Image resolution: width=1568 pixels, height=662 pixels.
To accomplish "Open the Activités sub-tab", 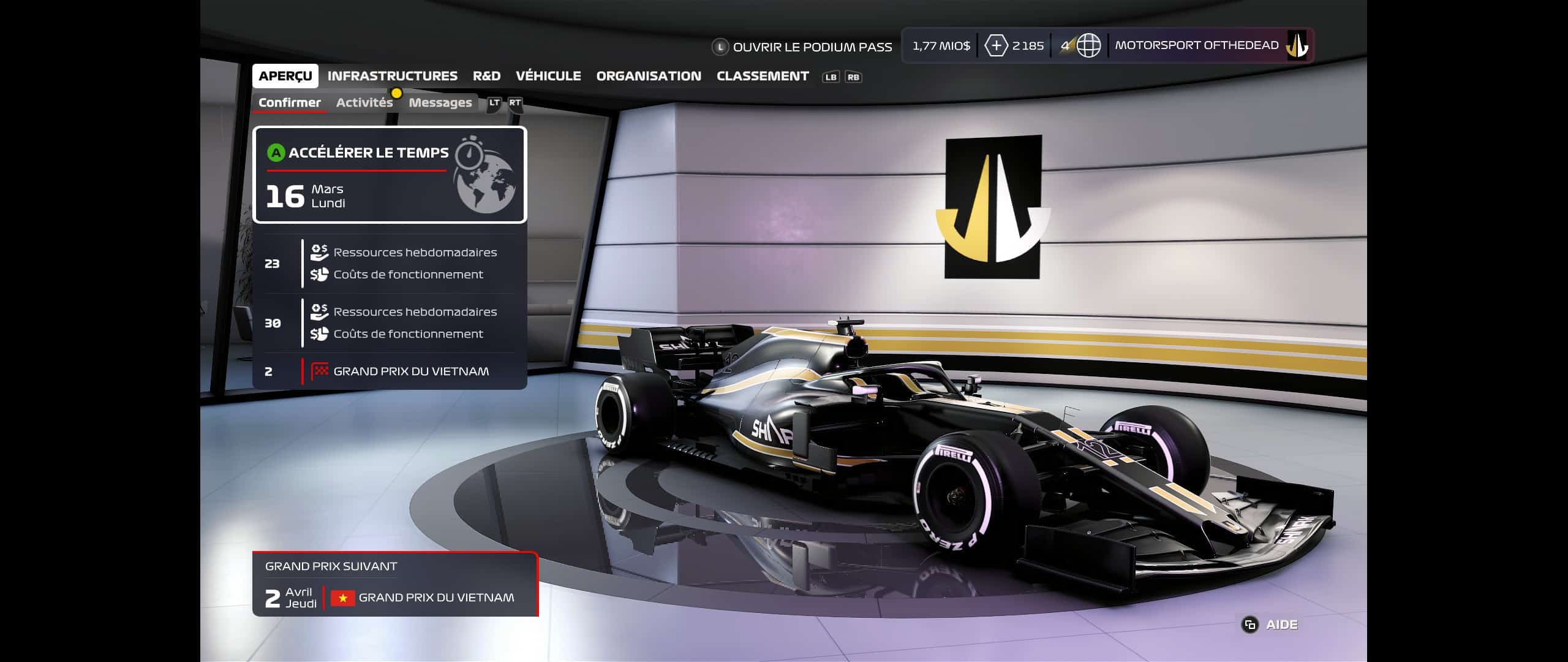I will click(x=364, y=102).
